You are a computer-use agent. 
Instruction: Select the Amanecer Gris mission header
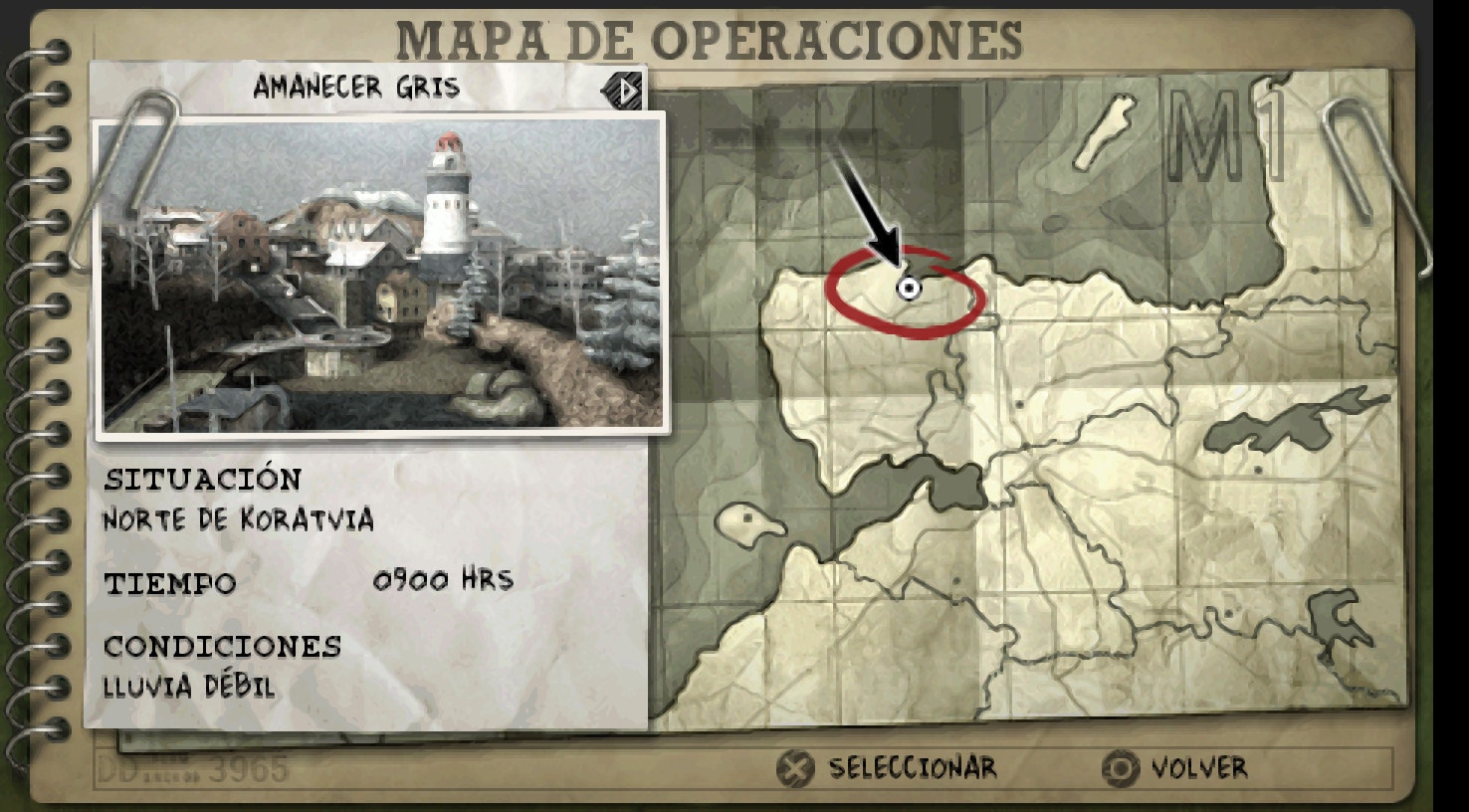coord(356,87)
